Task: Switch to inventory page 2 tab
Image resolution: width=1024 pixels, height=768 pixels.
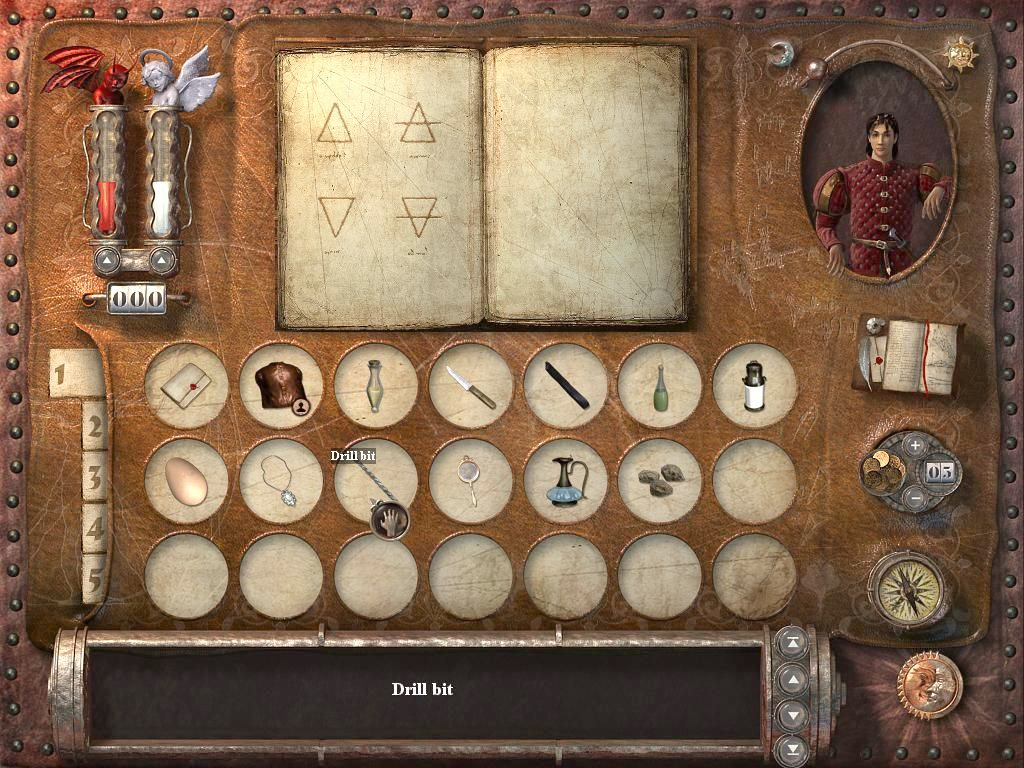Action: point(94,426)
